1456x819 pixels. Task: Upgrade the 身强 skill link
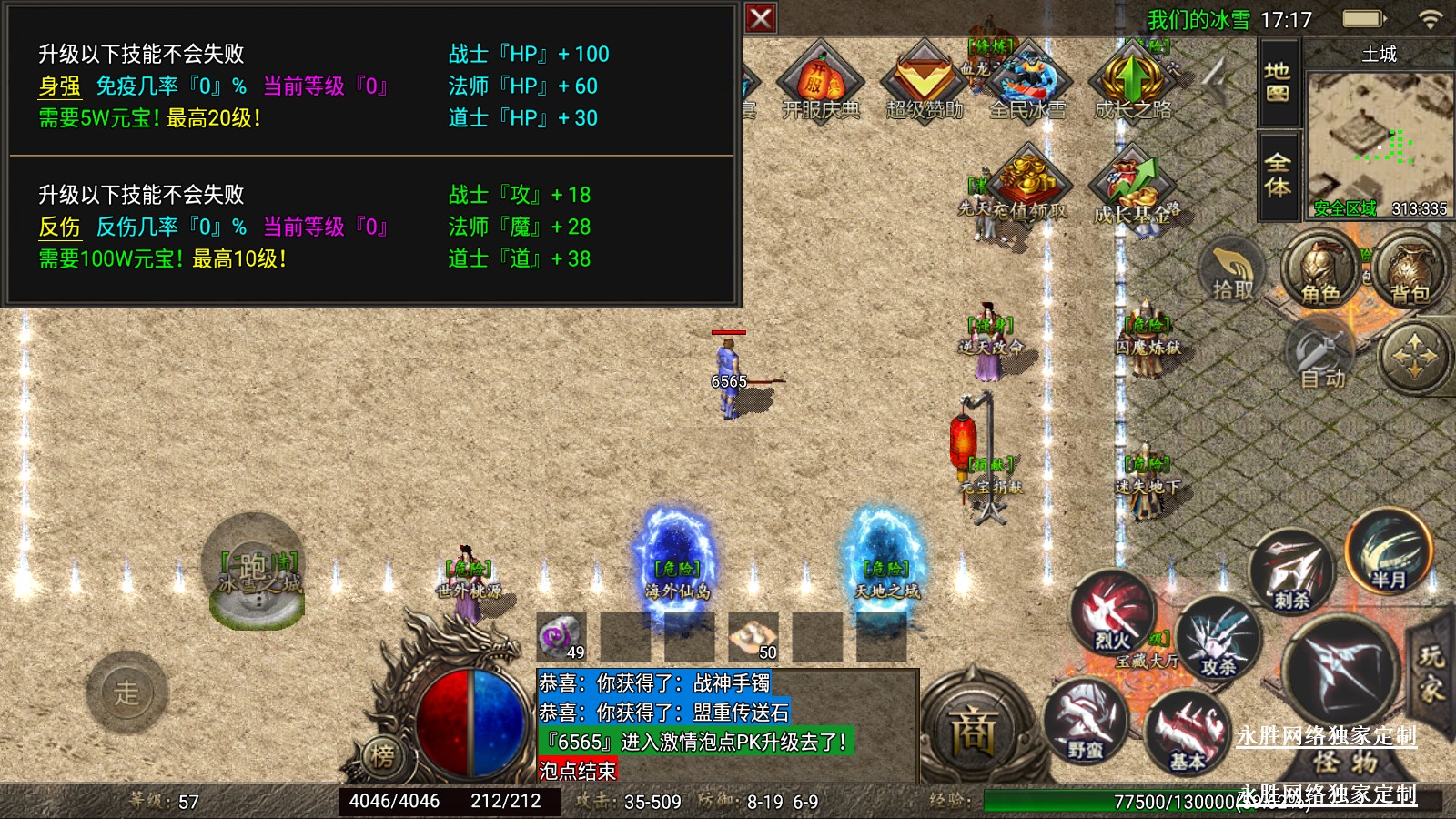coord(59,86)
